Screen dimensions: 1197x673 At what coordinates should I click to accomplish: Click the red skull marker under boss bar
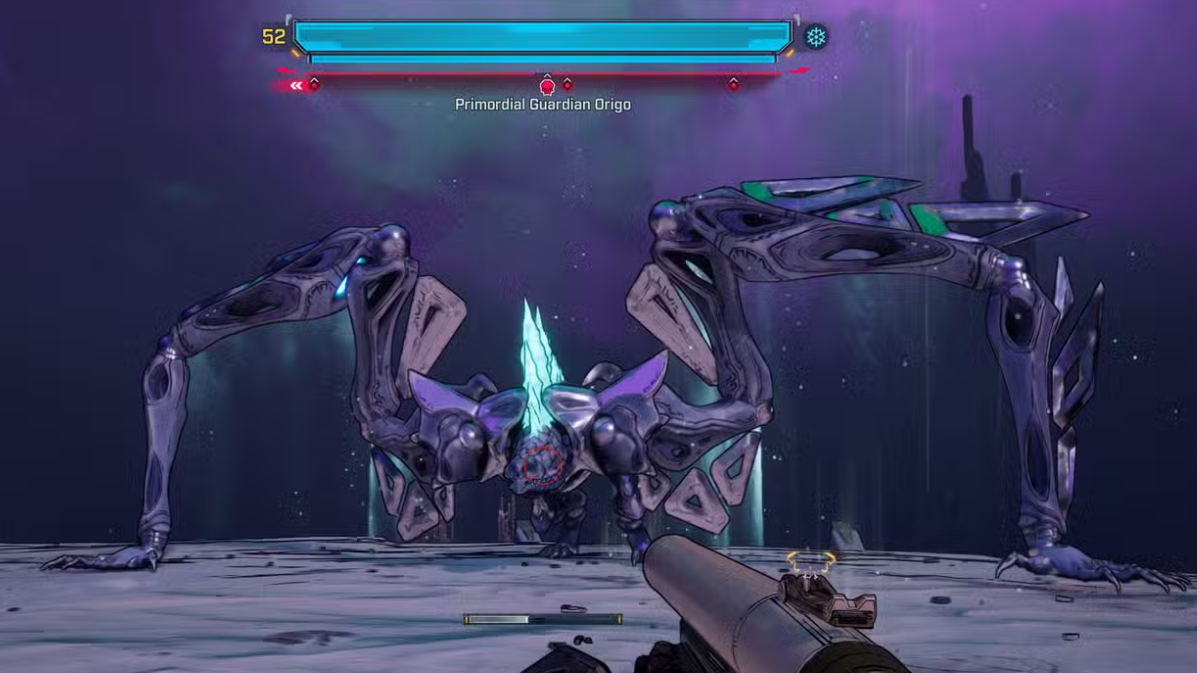(x=547, y=86)
